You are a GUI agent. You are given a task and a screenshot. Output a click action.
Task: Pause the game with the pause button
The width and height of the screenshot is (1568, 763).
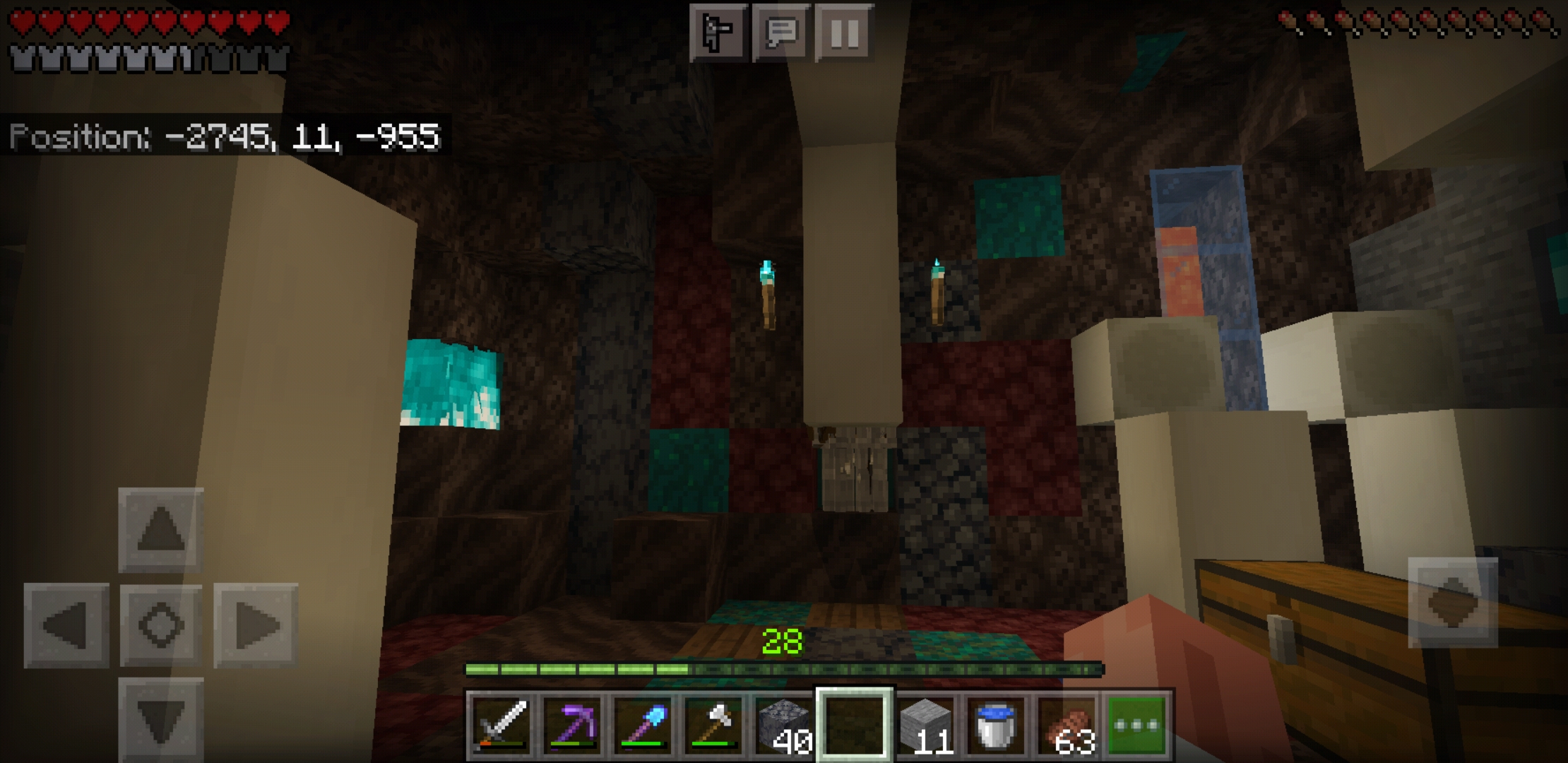point(843,32)
